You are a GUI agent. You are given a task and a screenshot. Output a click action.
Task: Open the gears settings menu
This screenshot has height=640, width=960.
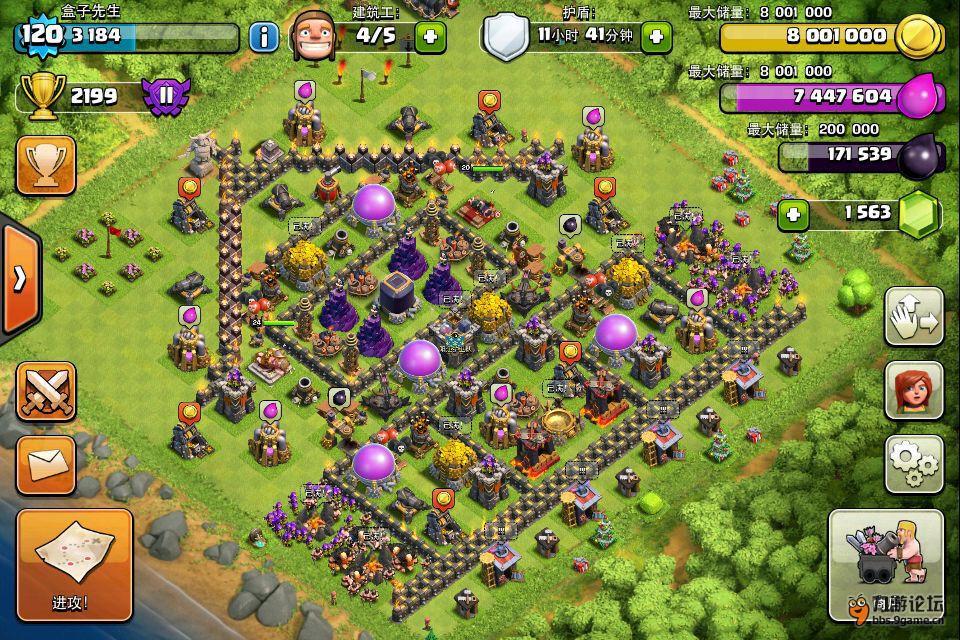[x=914, y=463]
